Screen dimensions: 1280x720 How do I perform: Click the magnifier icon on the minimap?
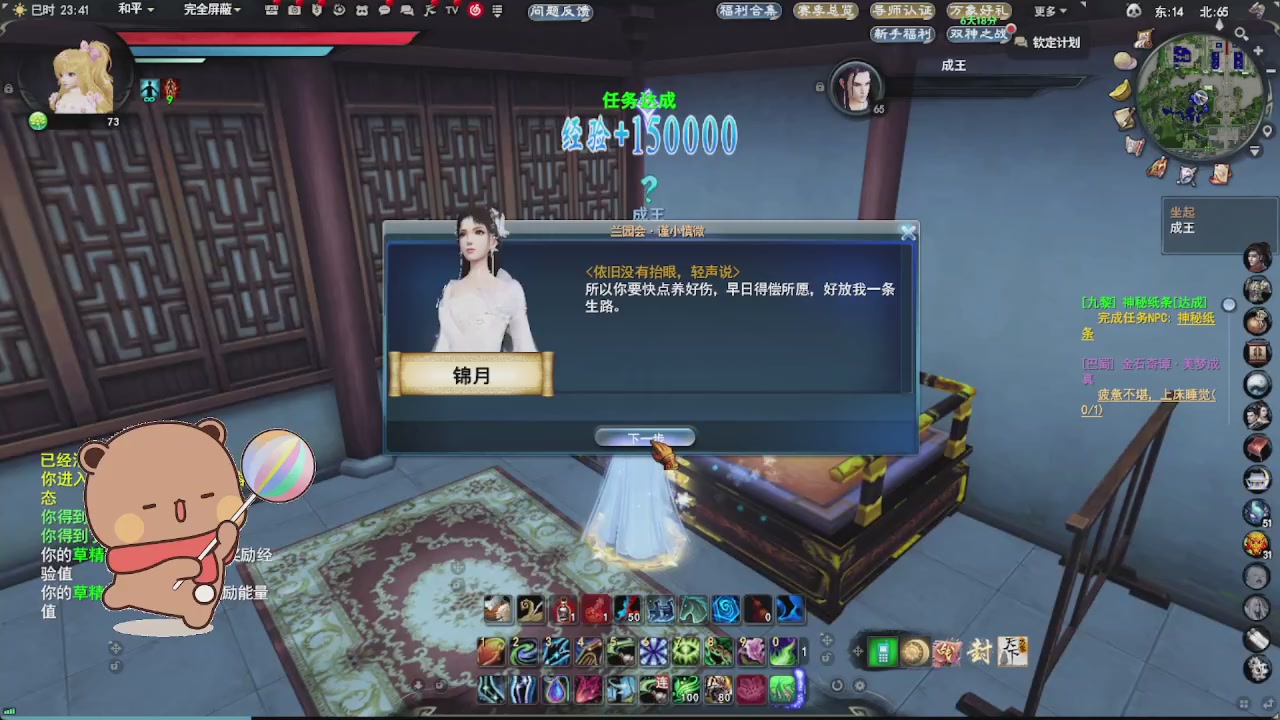coord(1240,33)
